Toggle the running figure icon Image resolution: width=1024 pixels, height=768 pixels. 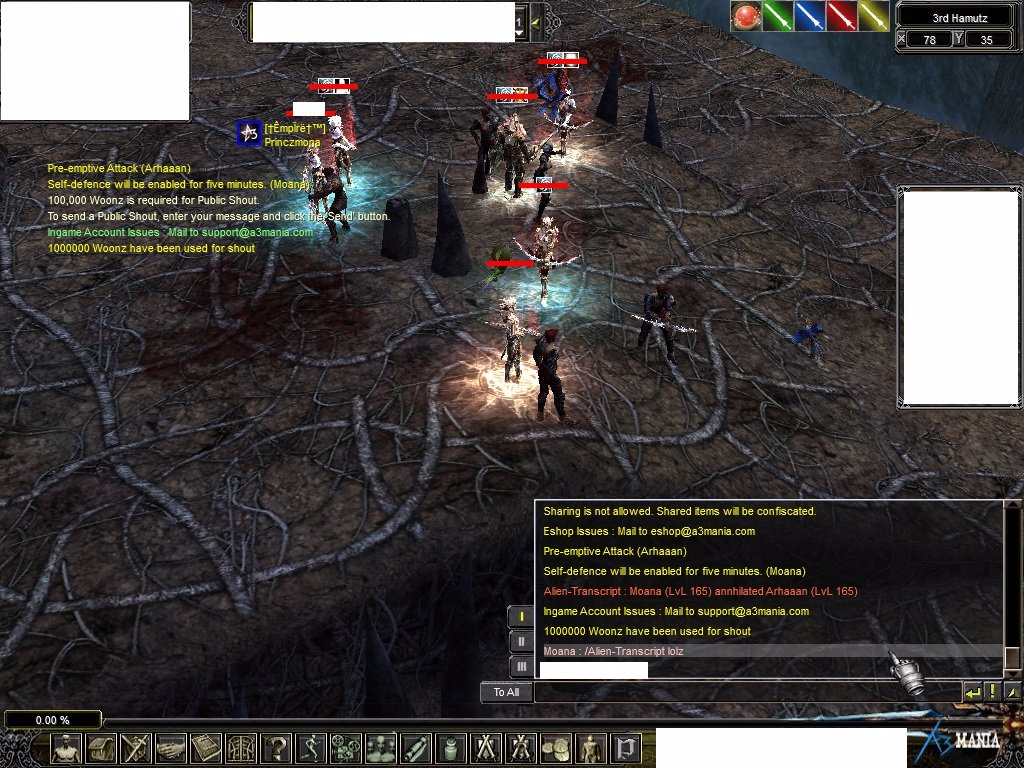pyautogui.click(x=311, y=748)
